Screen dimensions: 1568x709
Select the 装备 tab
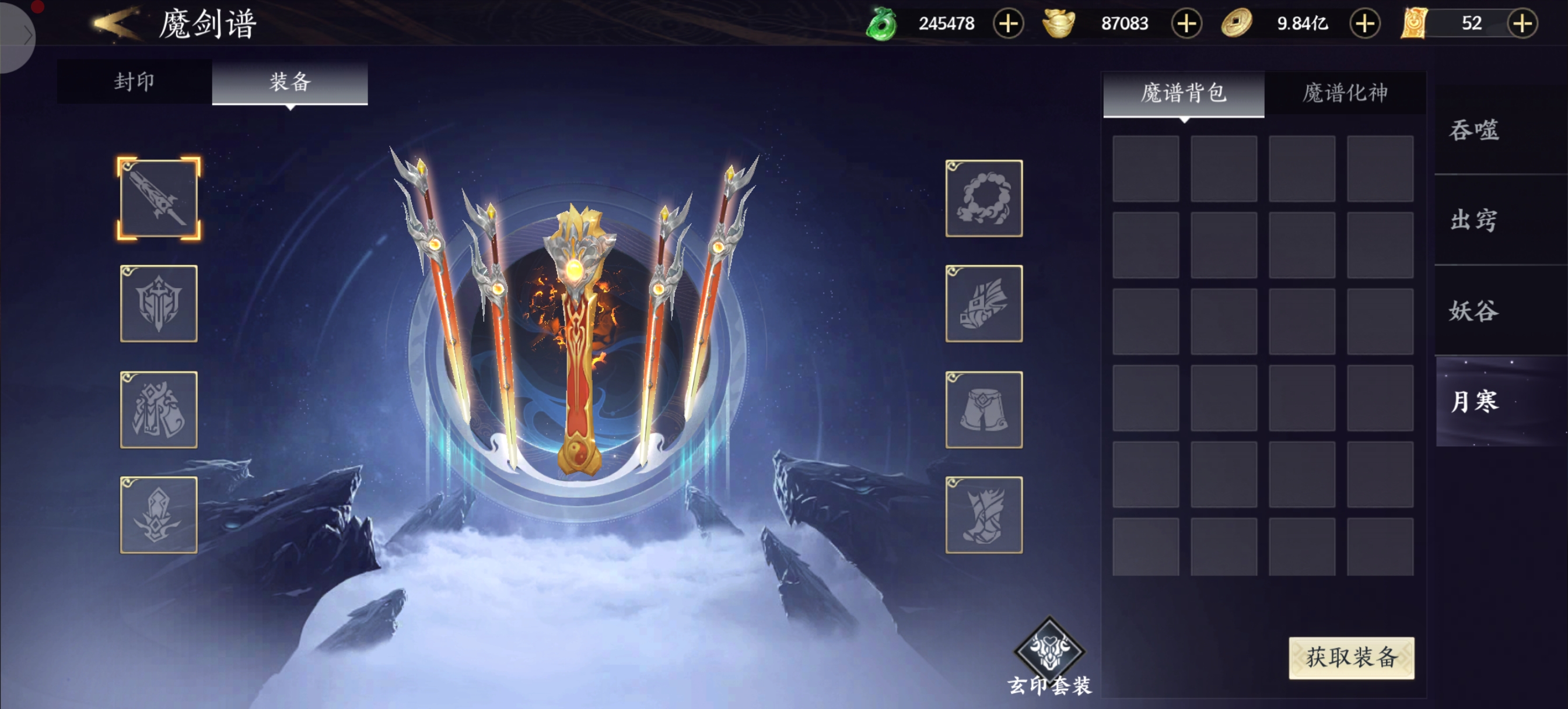(290, 82)
